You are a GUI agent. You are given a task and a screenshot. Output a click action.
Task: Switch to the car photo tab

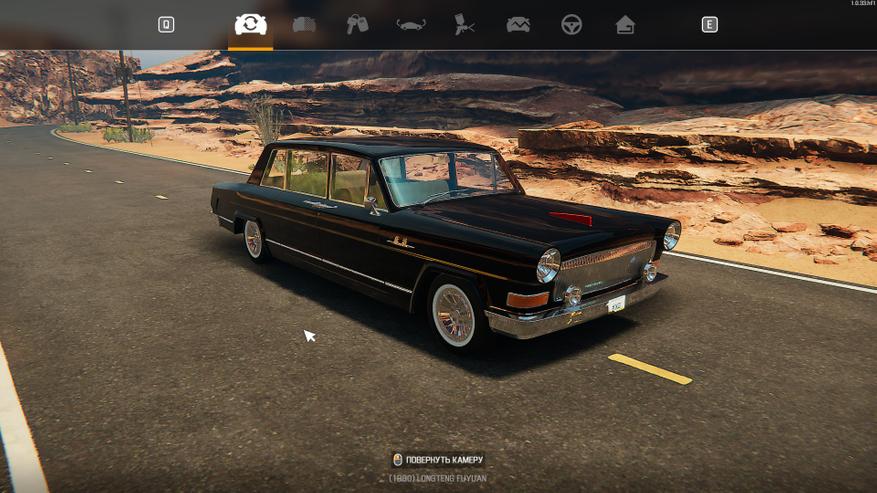pyautogui.click(x=518, y=24)
